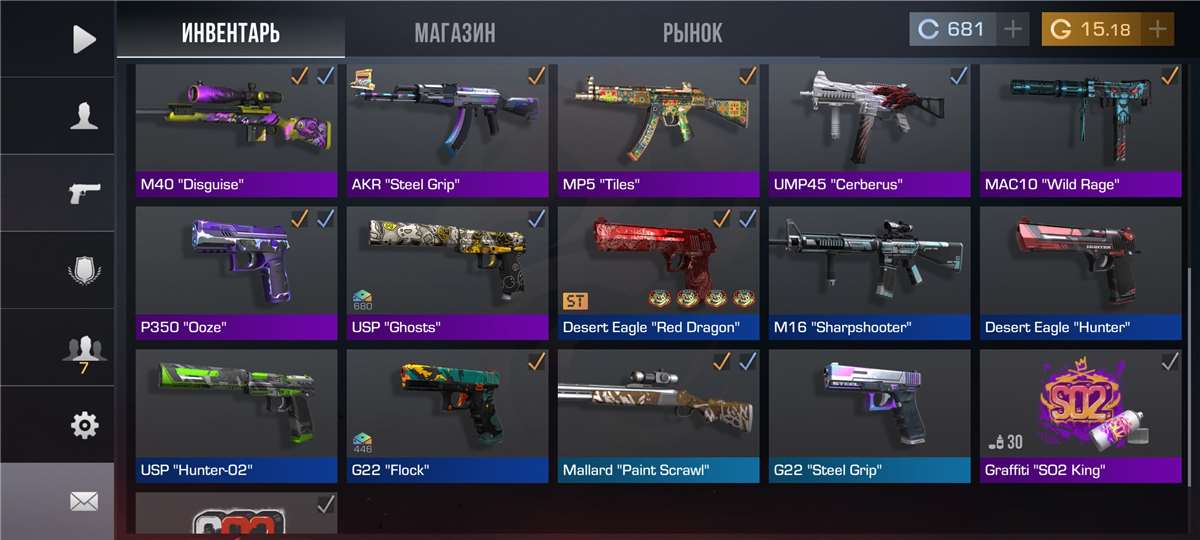Start a match with the play arrow
The width and height of the screenshot is (1200, 540).
[84, 39]
